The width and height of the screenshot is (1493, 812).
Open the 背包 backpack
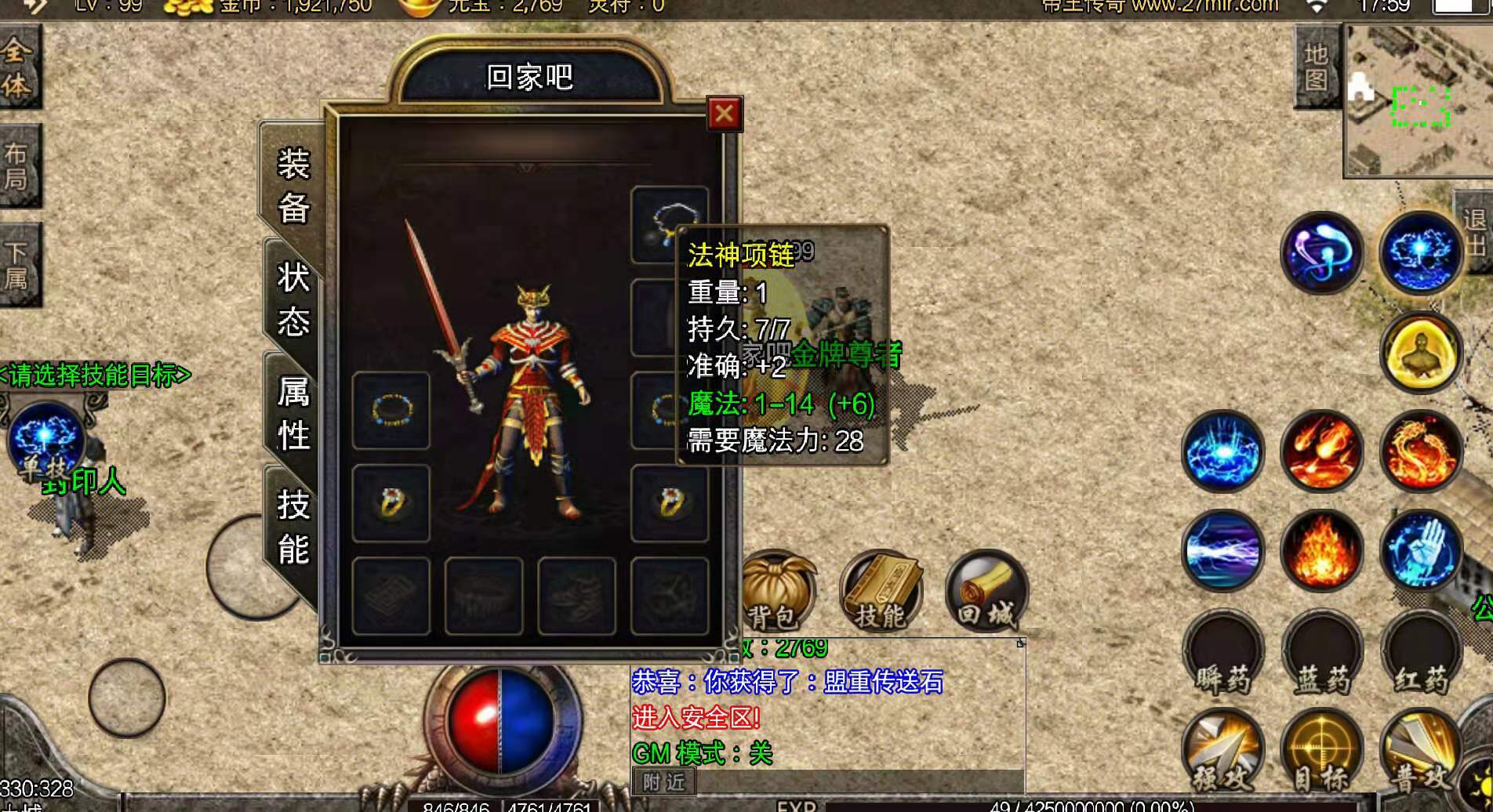point(775,593)
